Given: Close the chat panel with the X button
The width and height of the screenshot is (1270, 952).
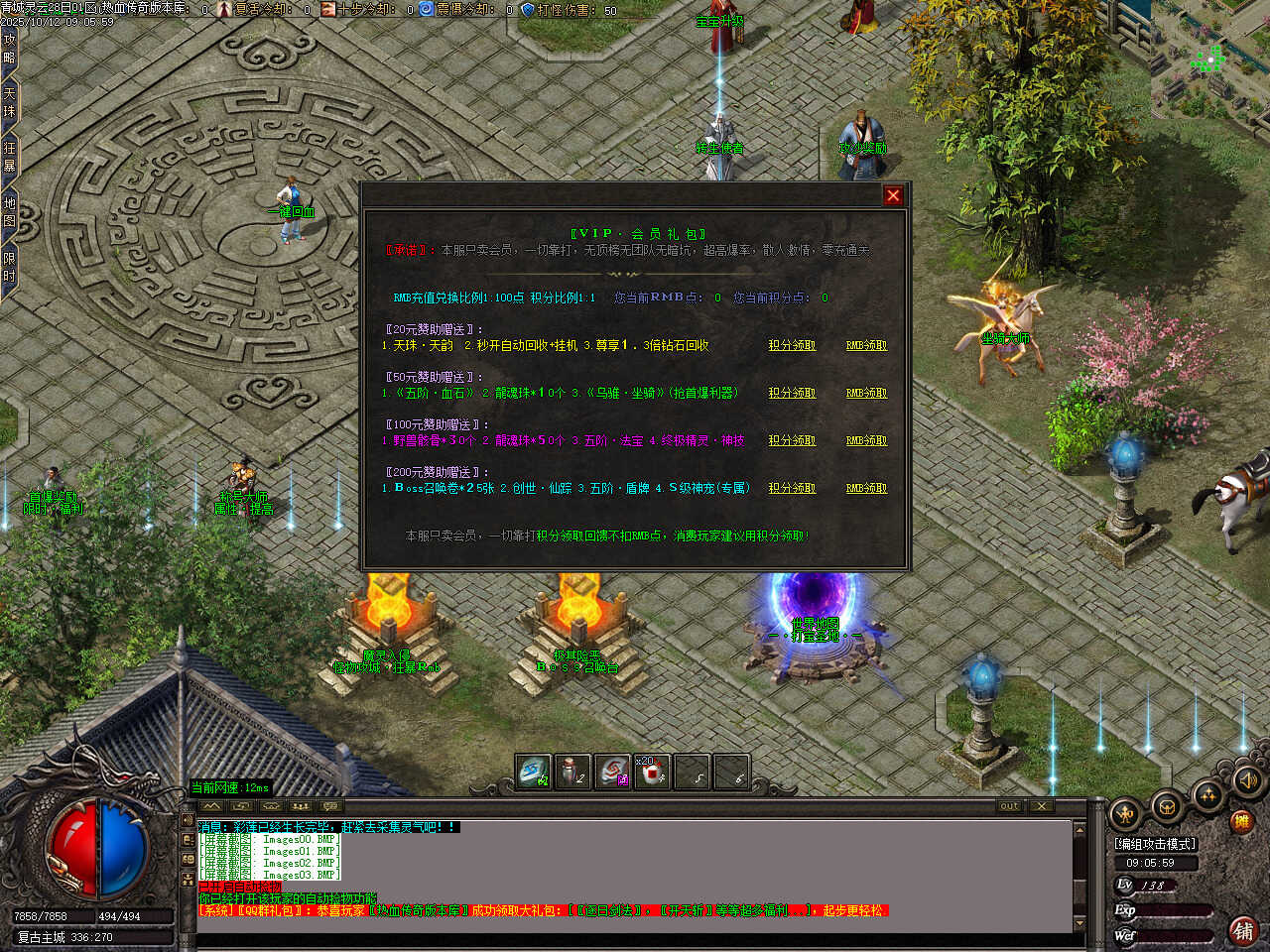Looking at the screenshot, I should pos(1041,806).
